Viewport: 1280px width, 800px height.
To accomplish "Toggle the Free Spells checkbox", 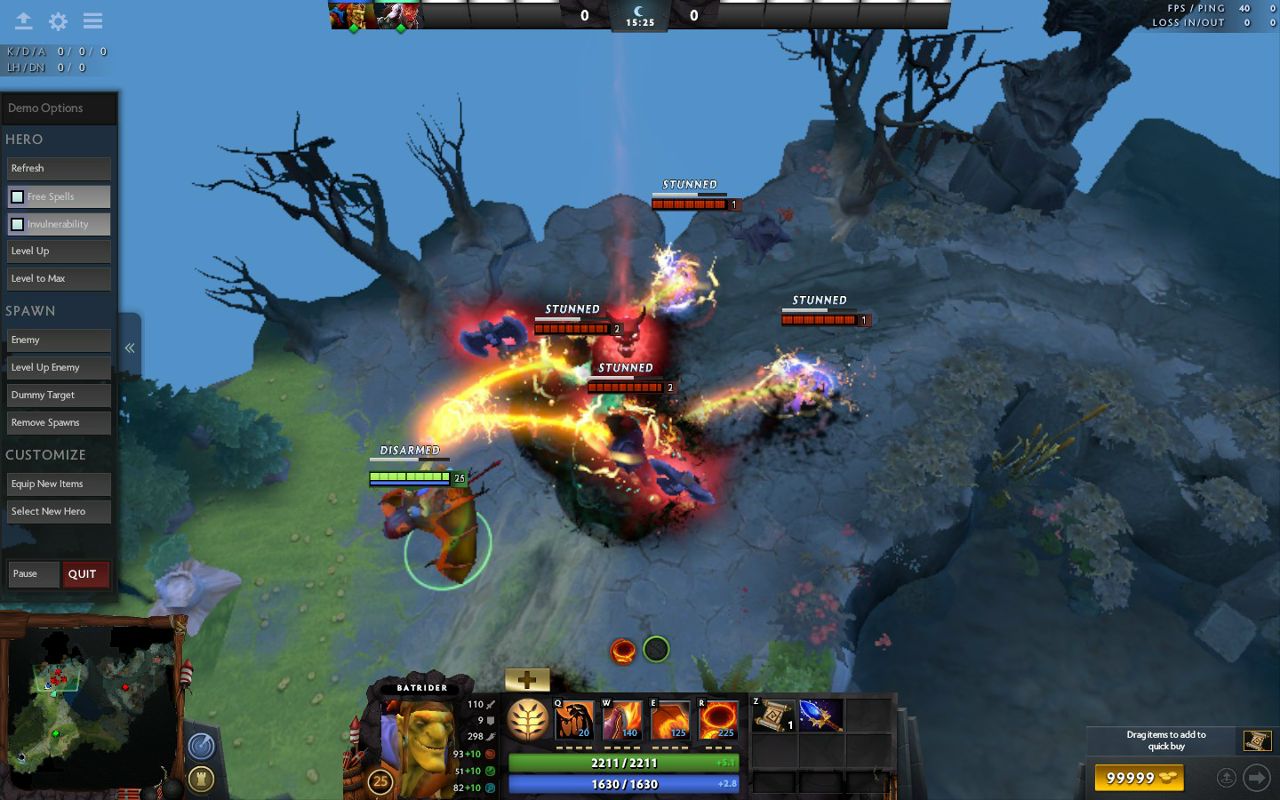I will pyautogui.click(x=17, y=197).
